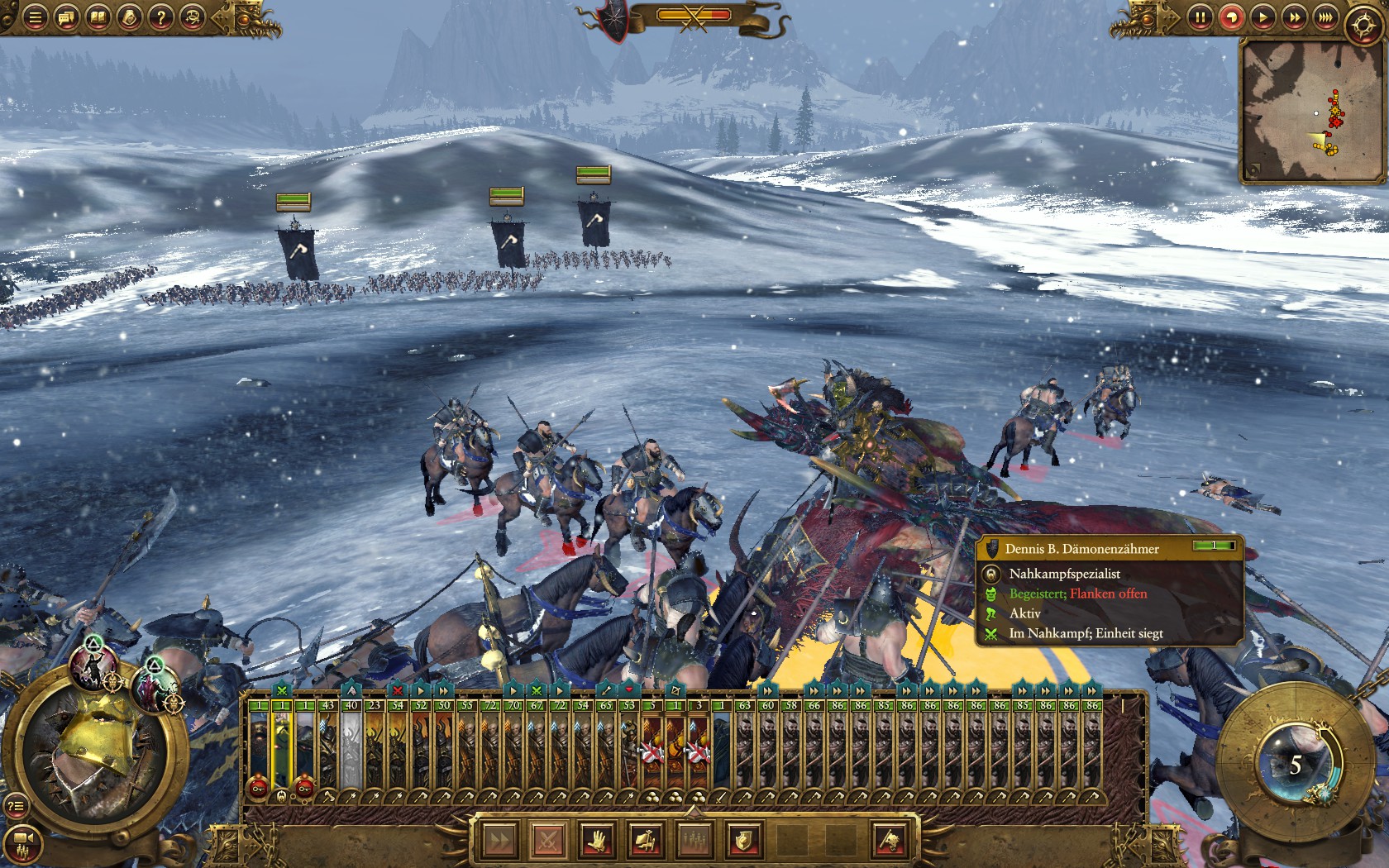Viewport: 1389px width, 868px height.
Task: Open the chat speech-bubble button
Action: coord(66,17)
